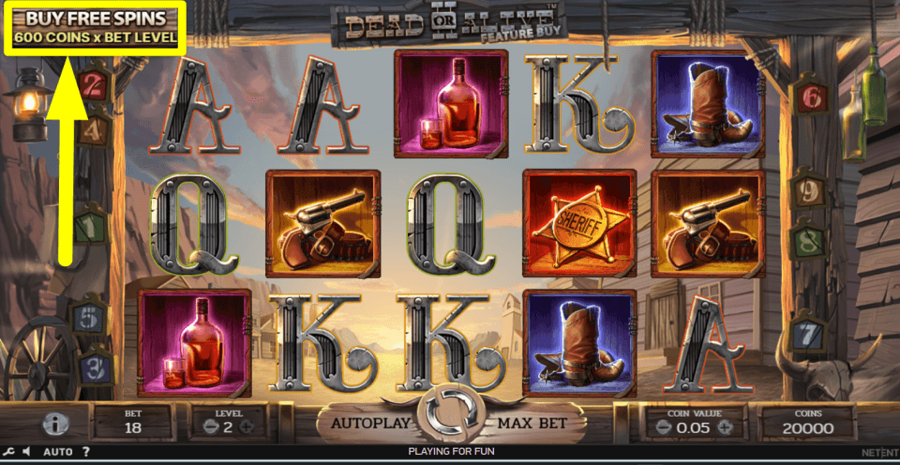Select bet line number 7 marker
Screen dimensions: 900x465
coord(806,330)
